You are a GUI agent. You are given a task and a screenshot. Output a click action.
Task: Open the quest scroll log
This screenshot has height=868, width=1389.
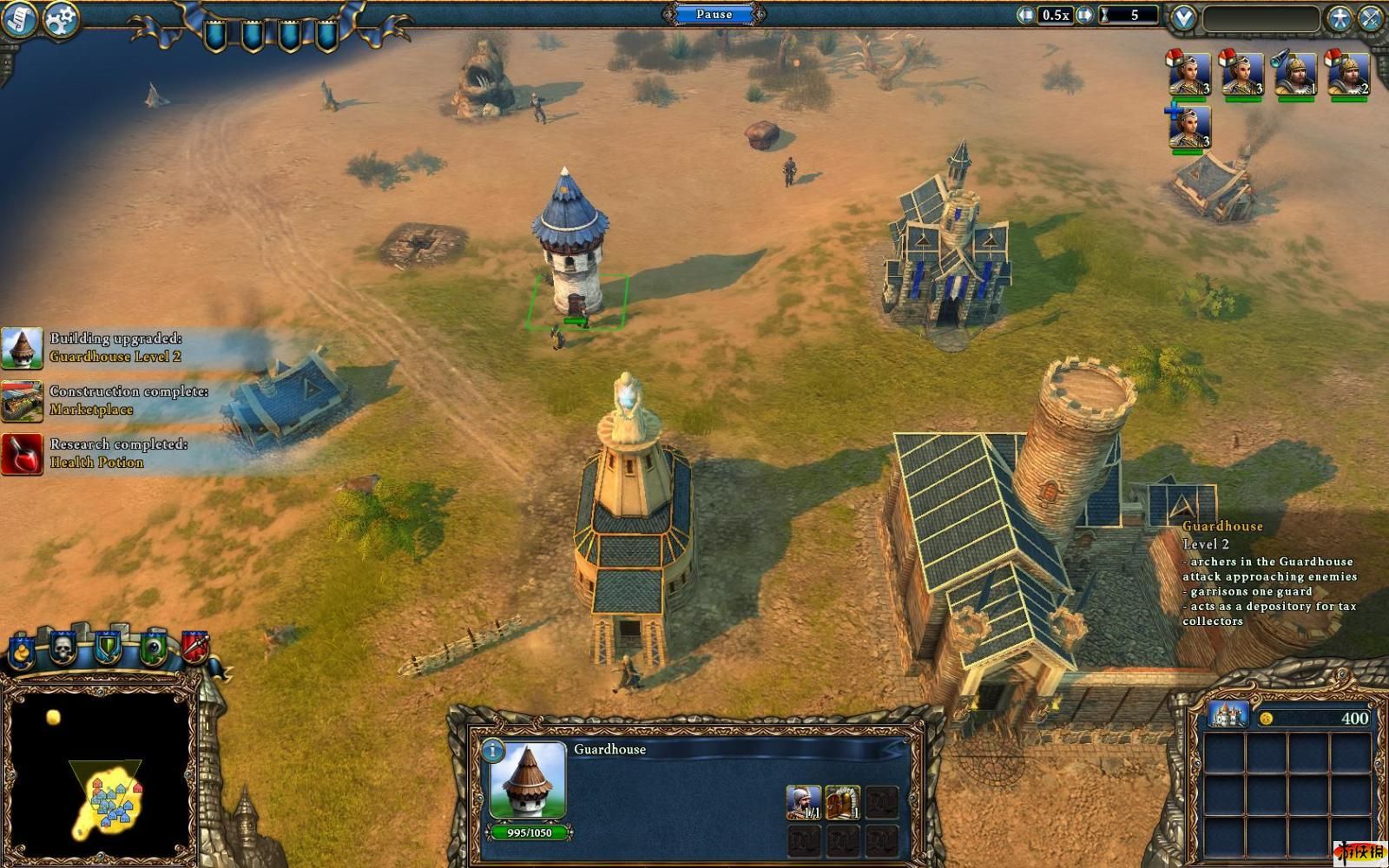coord(18,18)
